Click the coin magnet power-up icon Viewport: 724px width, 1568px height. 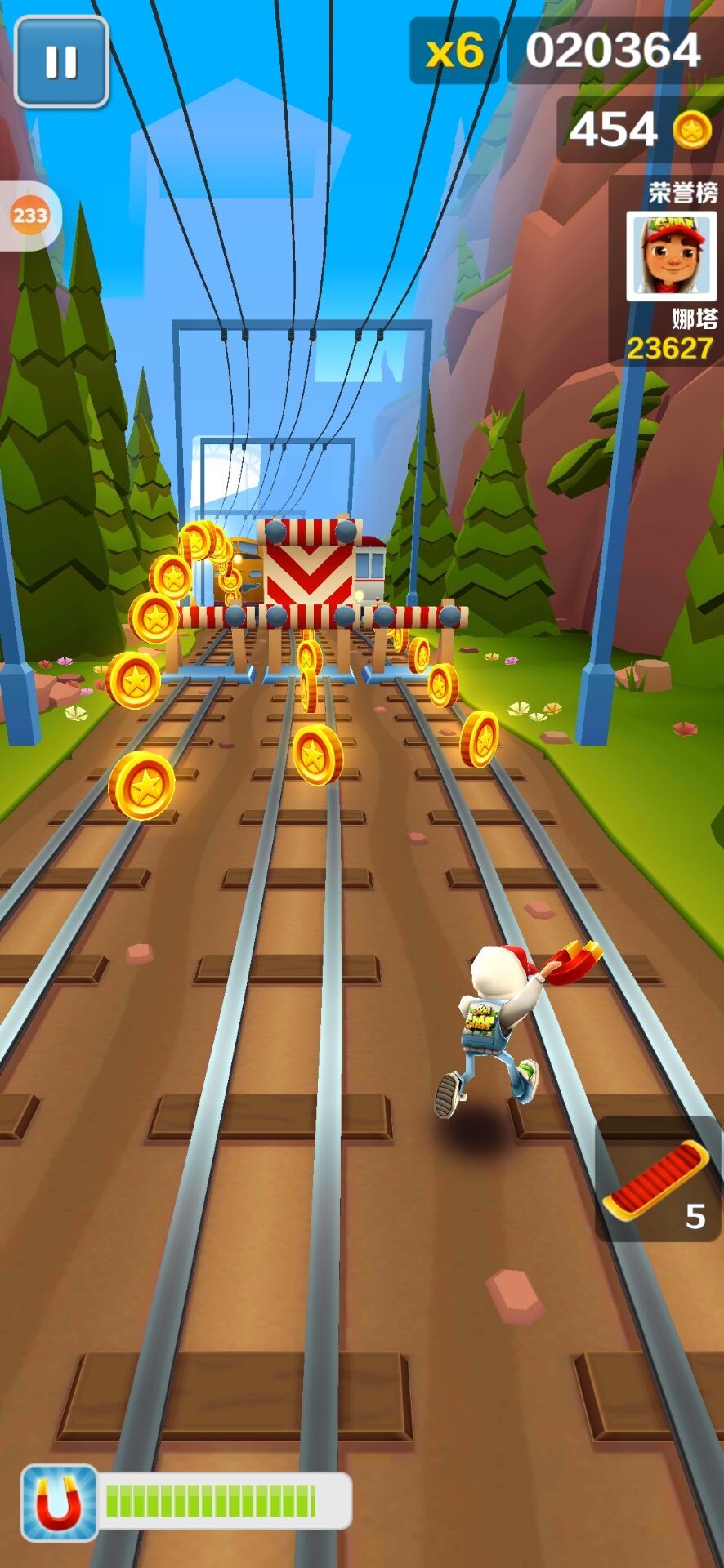[x=59, y=1503]
